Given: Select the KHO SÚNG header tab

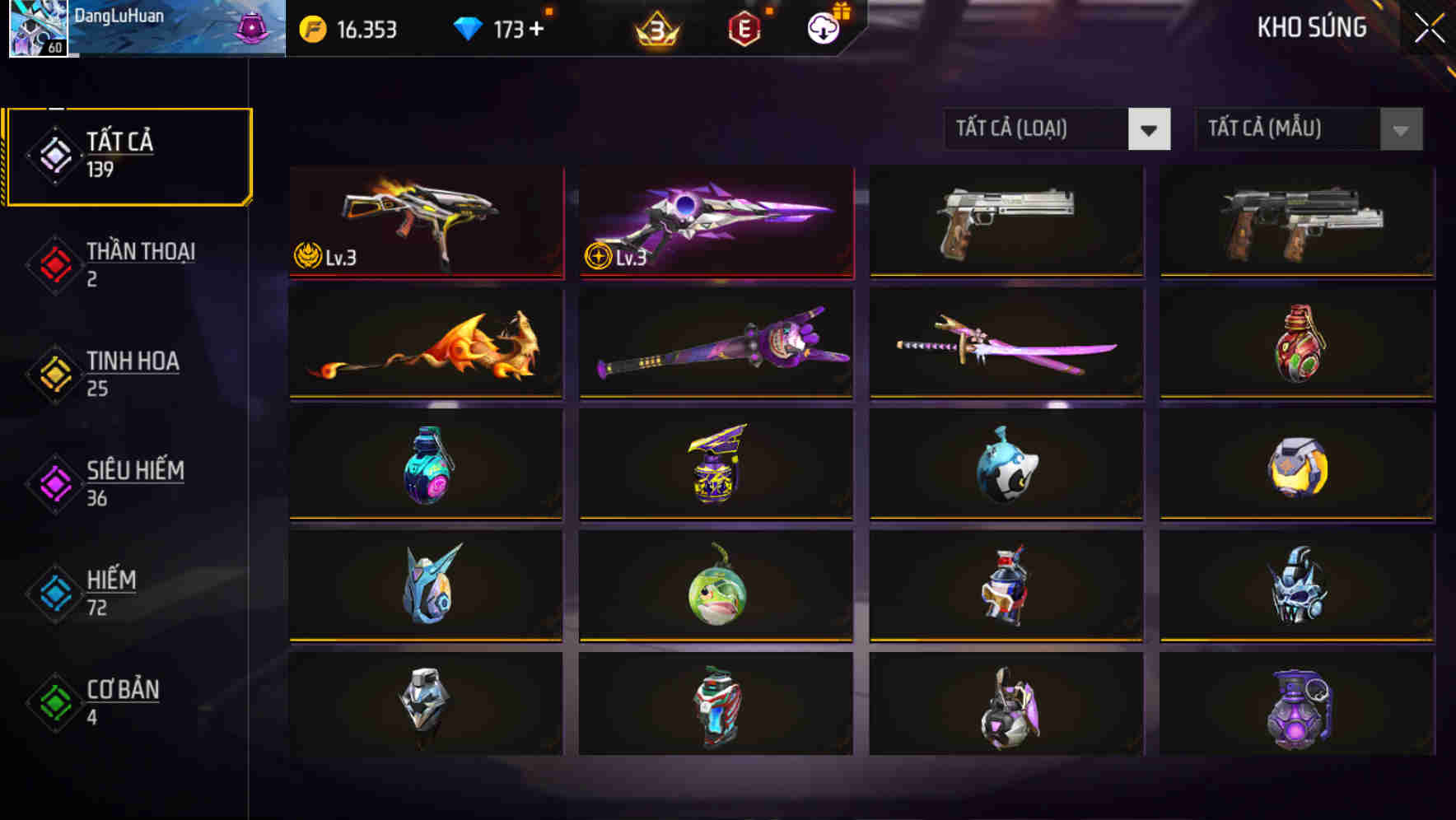Looking at the screenshot, I should pos(1311,27).
